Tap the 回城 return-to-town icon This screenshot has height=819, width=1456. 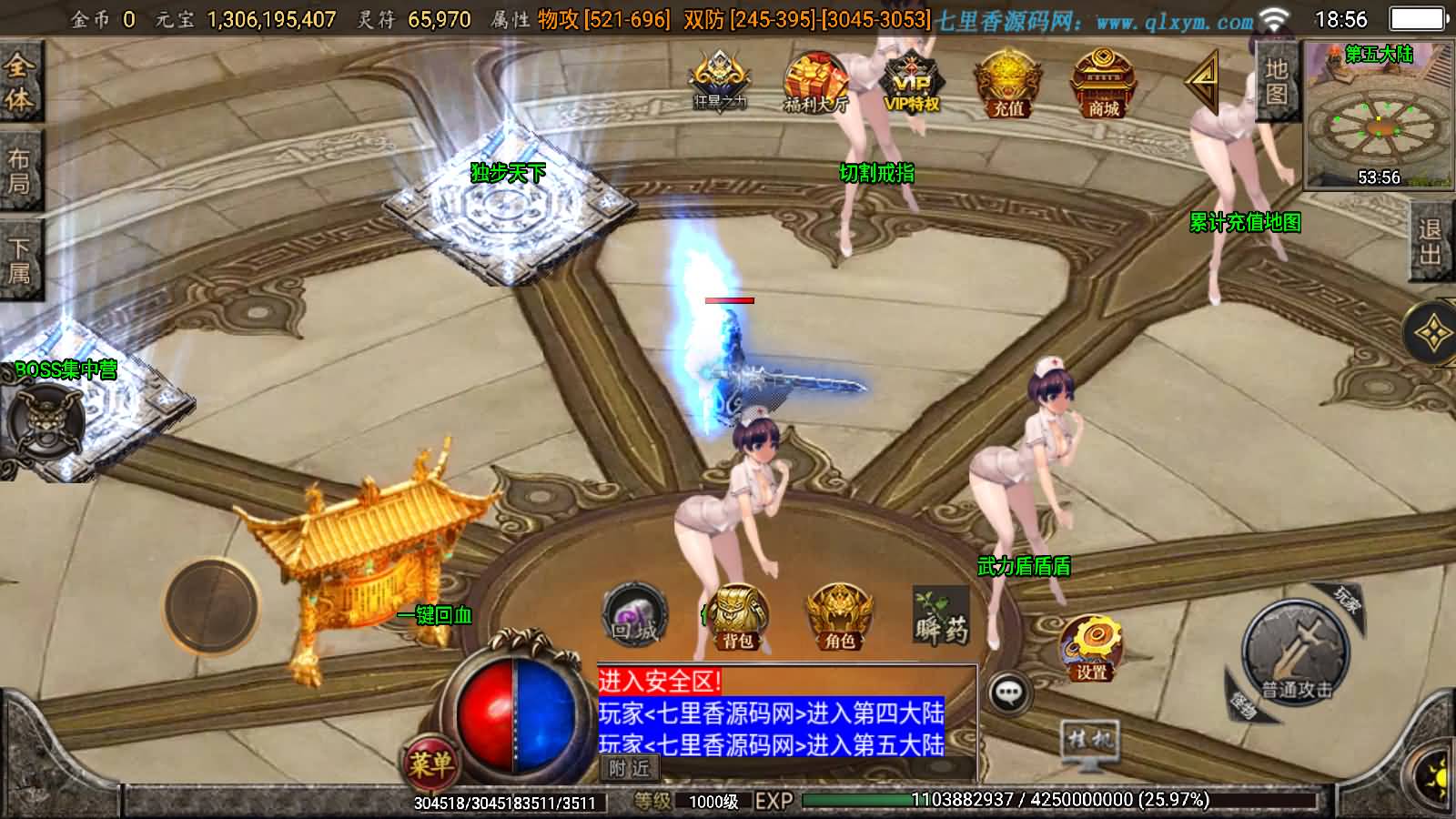(634, 612)
